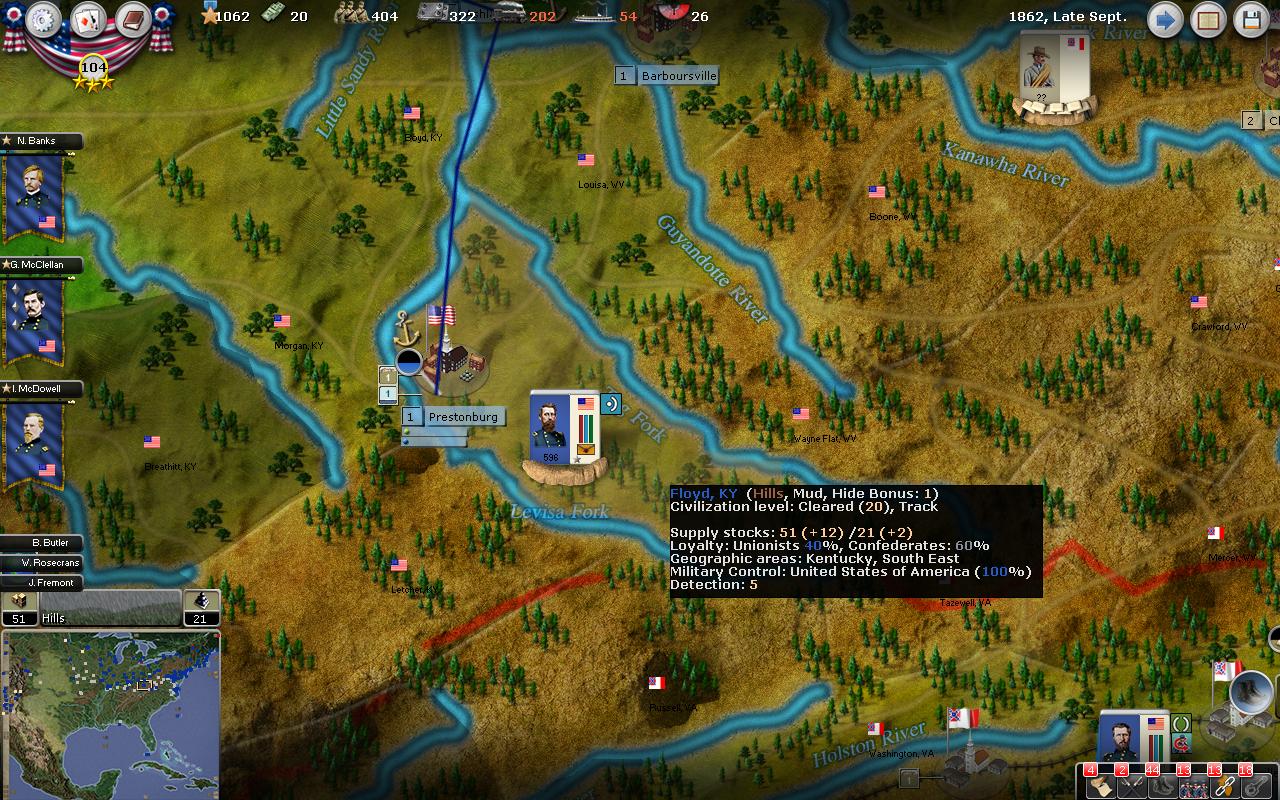The width and height of the screenshot is (1280, 800).
Task: End turn with the blue arrow button
Action: [1164, 19]
